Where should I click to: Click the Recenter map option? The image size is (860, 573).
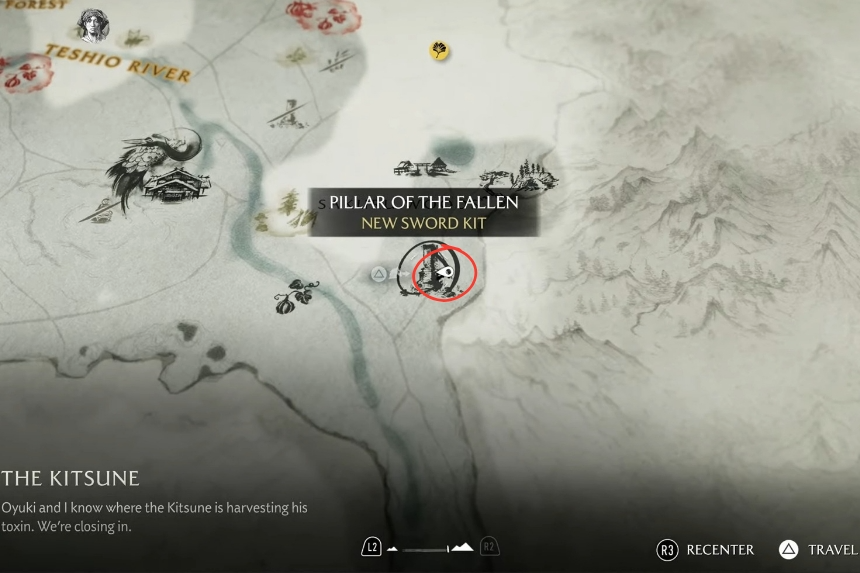coord(707,549)
